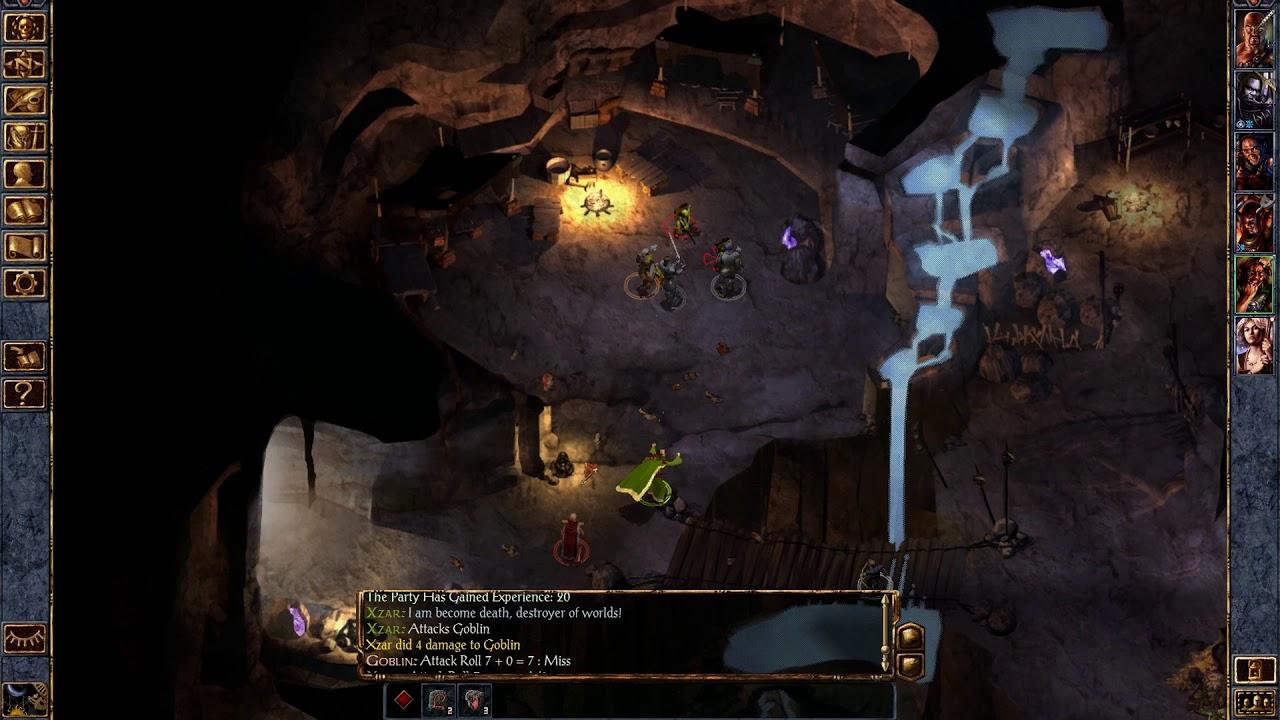This screenshot has height=720, width=1280.
Task: Use the quick slot item showing count 2
Action: point(439,700)
